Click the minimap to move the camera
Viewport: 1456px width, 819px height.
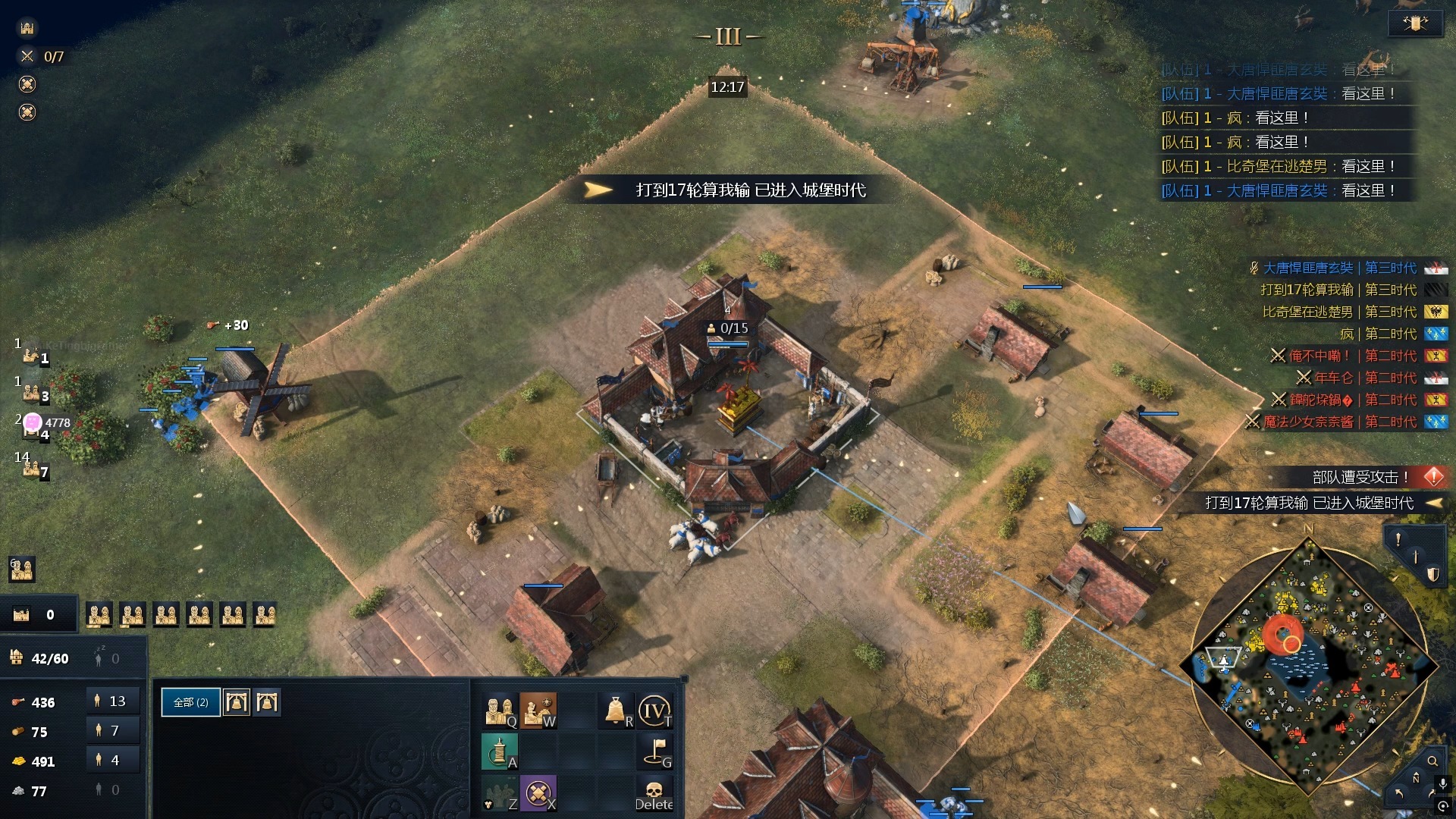click(1308, 667)
